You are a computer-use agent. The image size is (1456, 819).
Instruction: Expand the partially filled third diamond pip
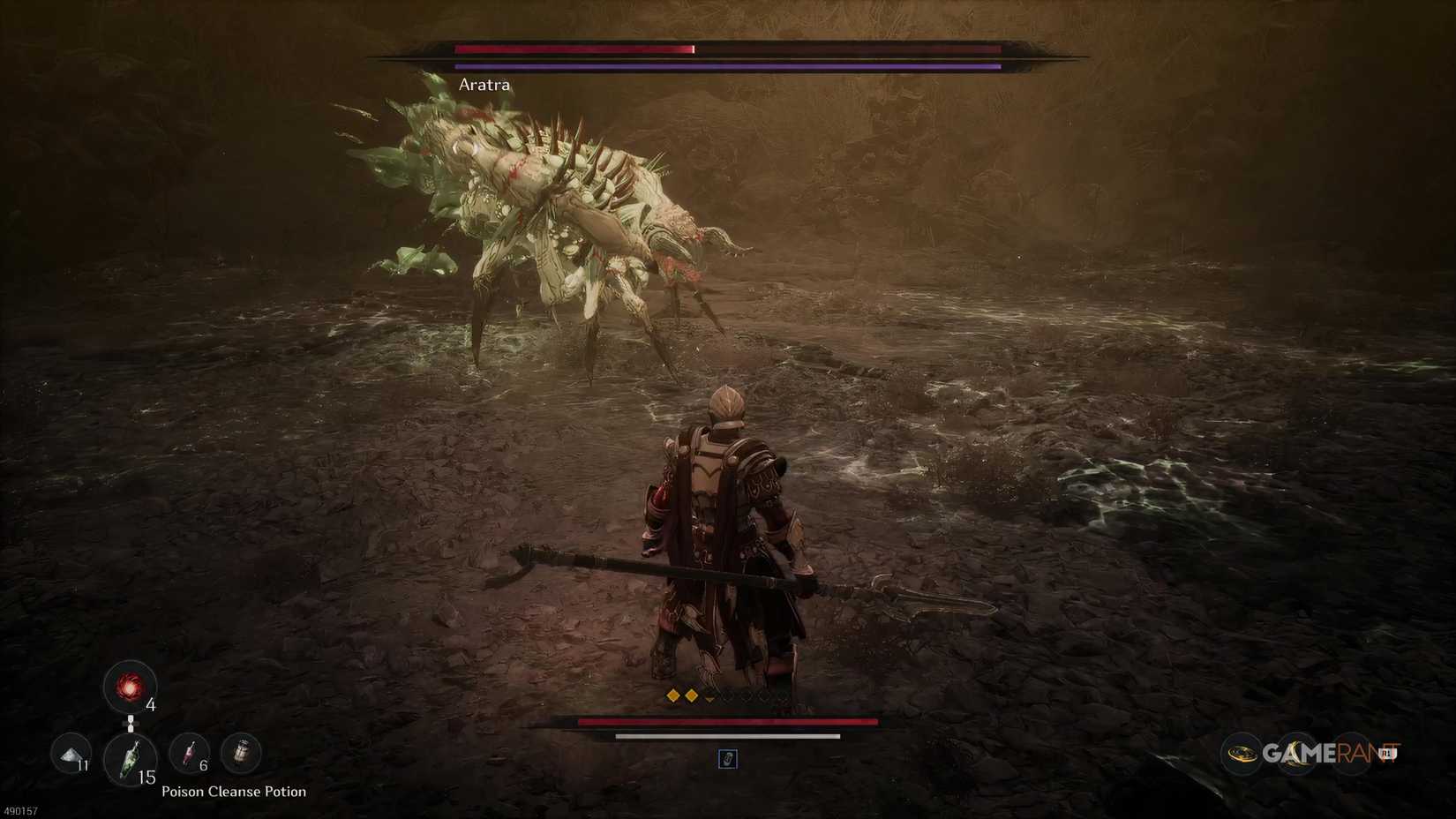(710, 696)
